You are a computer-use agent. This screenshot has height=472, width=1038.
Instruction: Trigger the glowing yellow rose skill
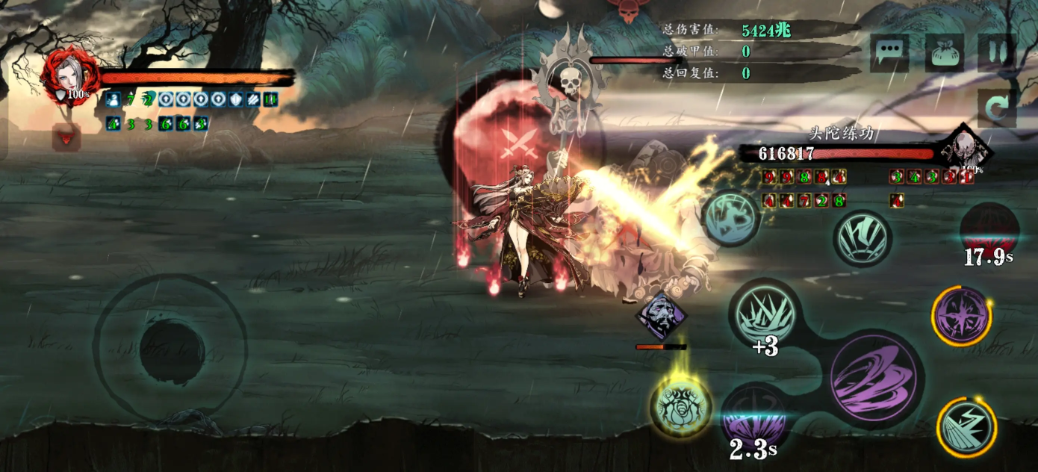(682, 405)
